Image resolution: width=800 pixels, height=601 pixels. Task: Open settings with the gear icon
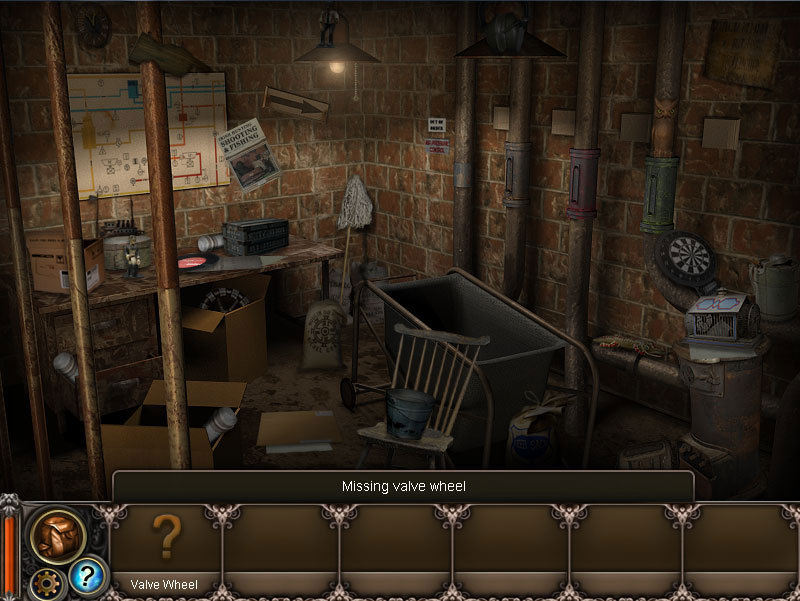tap(43, 582)
